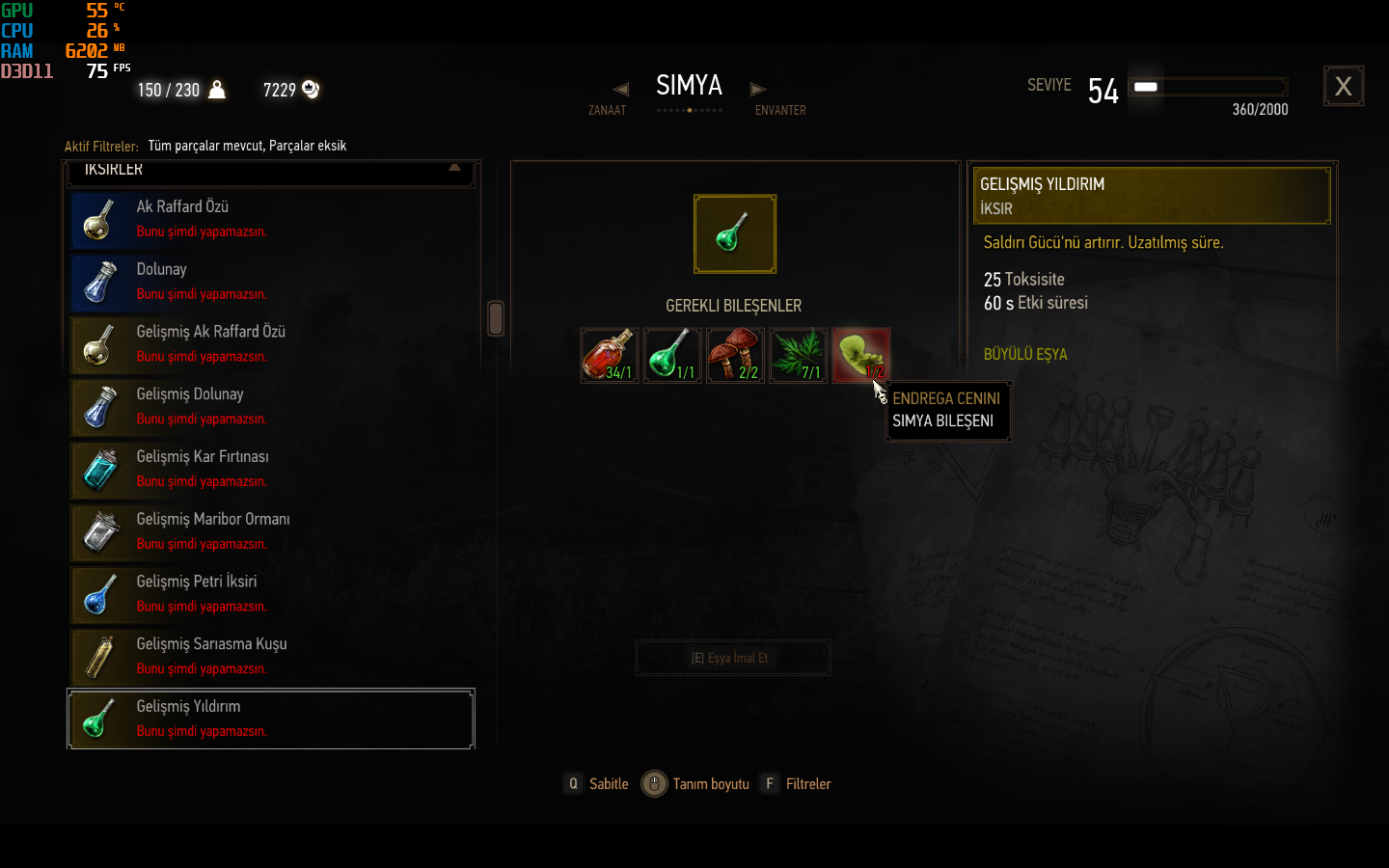Select the Gelişmiş Yıldırım recipe
Image resolution: width=1389 pixels, height=868 pixels.
pyautogui.click(x=271, y=719)
